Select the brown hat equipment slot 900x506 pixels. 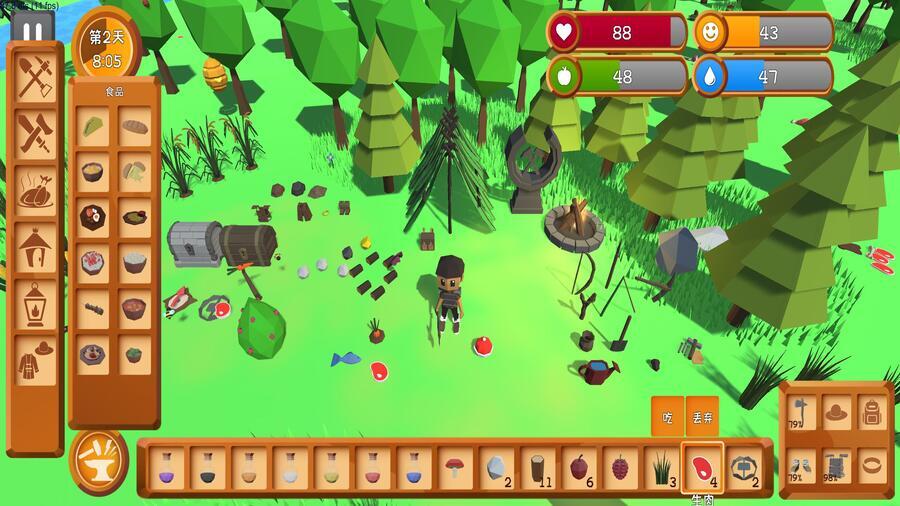(x=836, y=411)
